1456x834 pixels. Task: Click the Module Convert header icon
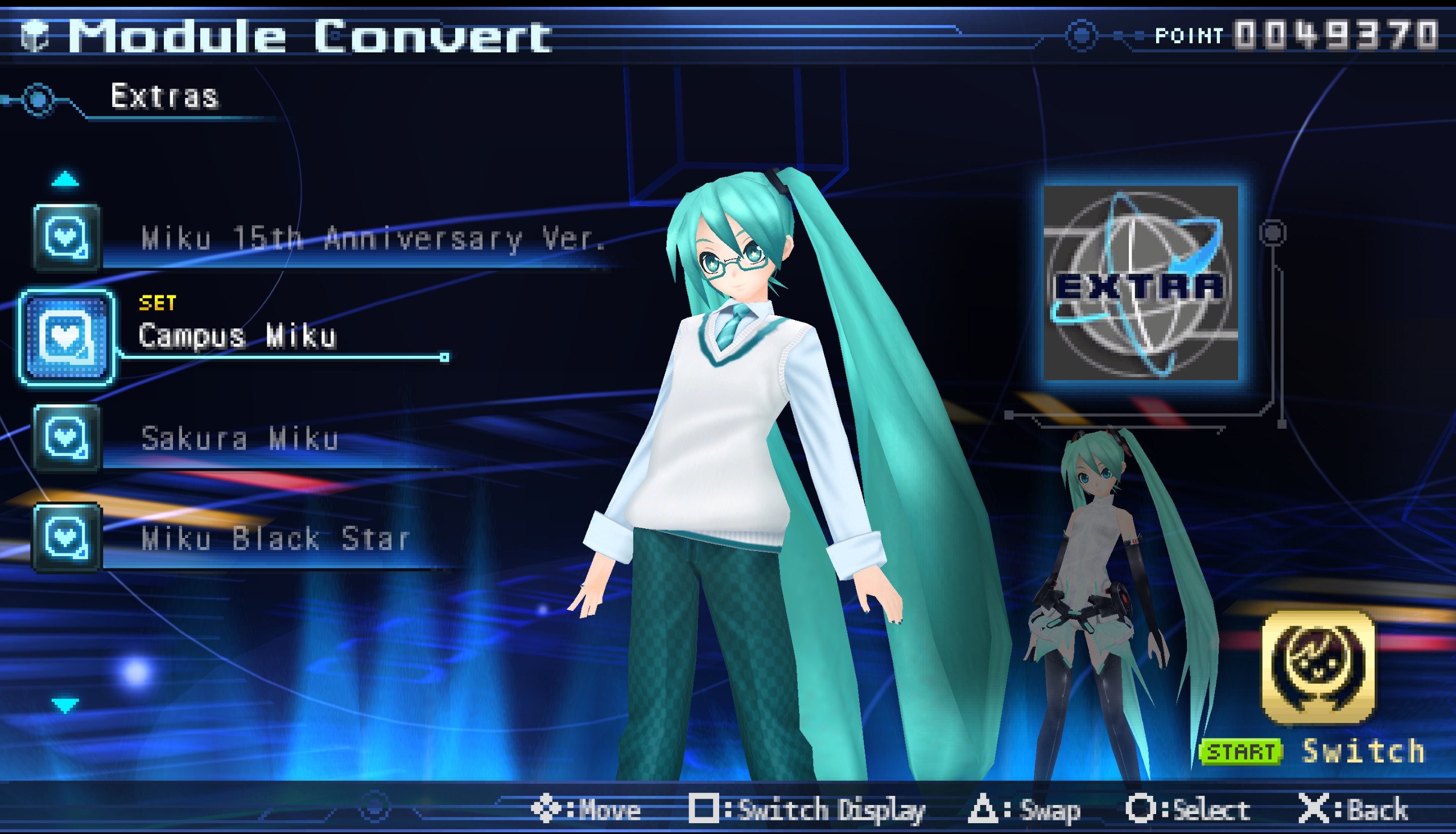35,34
